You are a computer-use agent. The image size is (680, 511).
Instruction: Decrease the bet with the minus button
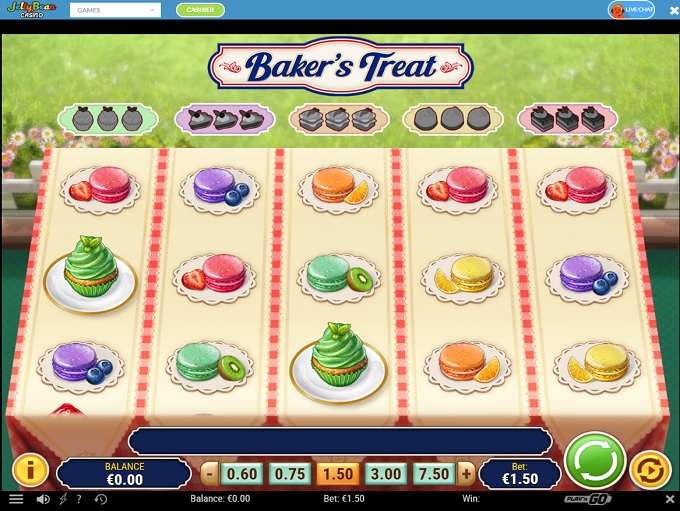point(210,474)
